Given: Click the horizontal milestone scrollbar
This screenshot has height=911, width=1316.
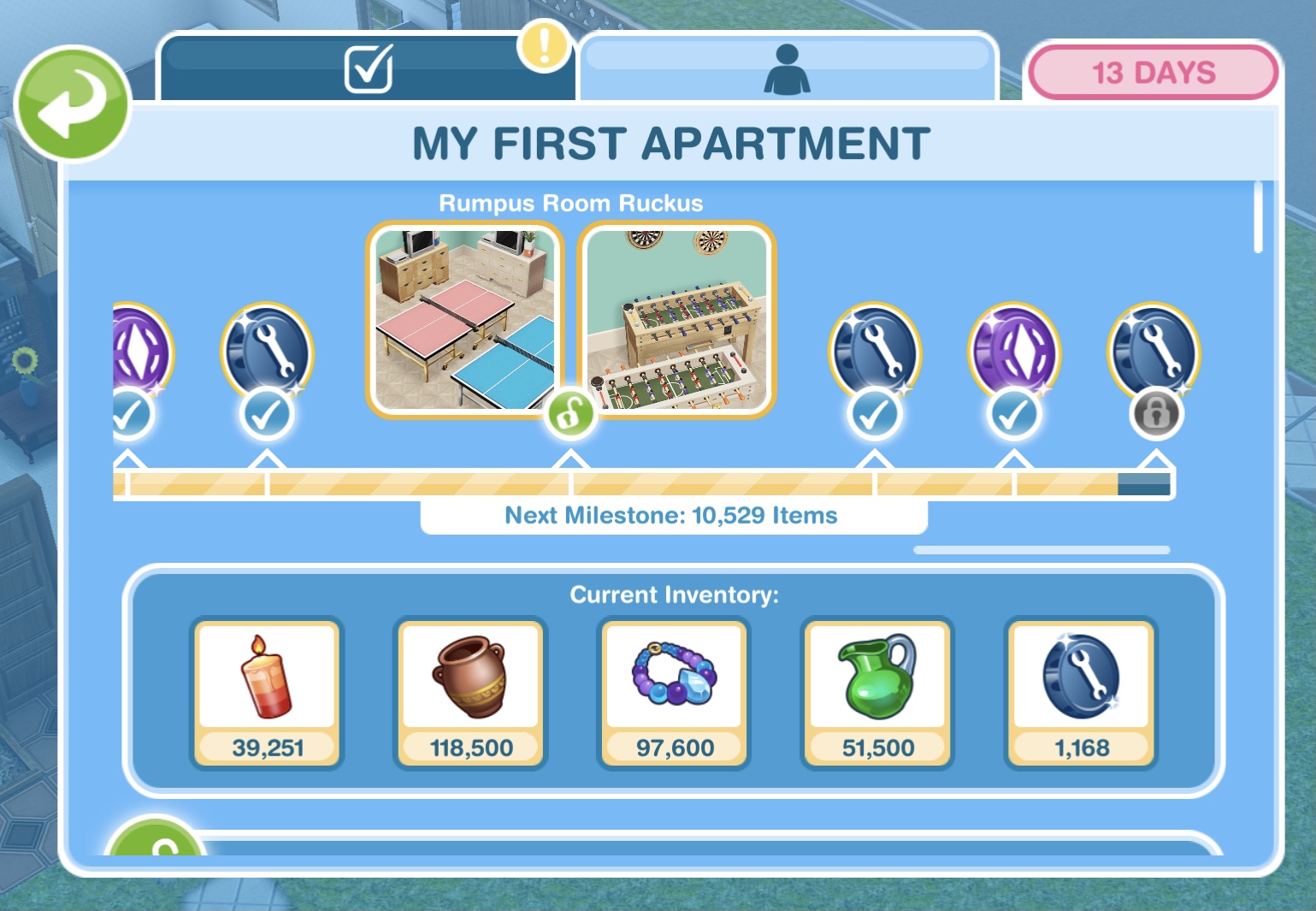Looking at the screenshot, I should point(1041,550).
